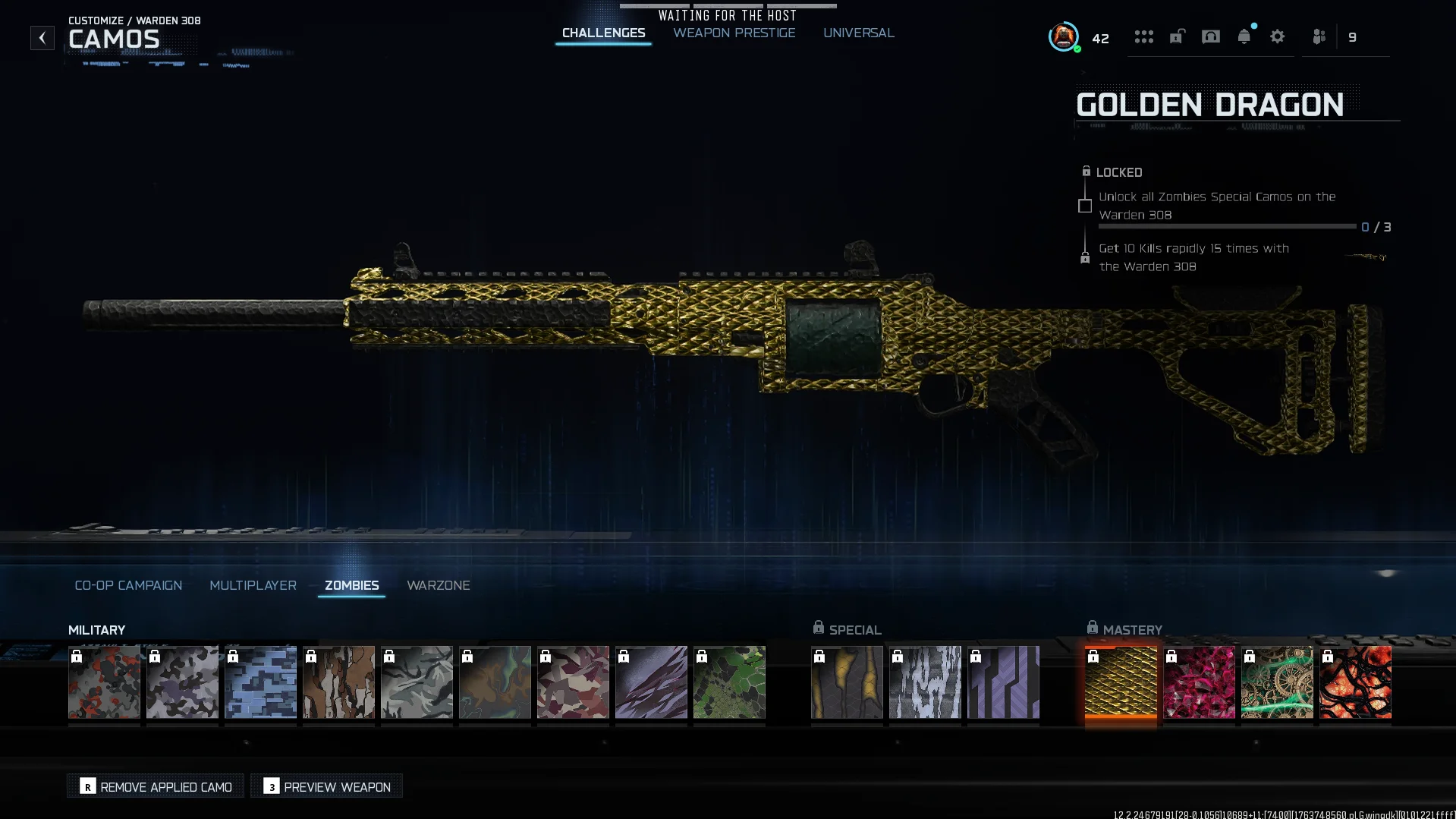Screen dimensions: 1456x819
Task: Pick the blue digital pixel military camo
Action: click(260, 682)
